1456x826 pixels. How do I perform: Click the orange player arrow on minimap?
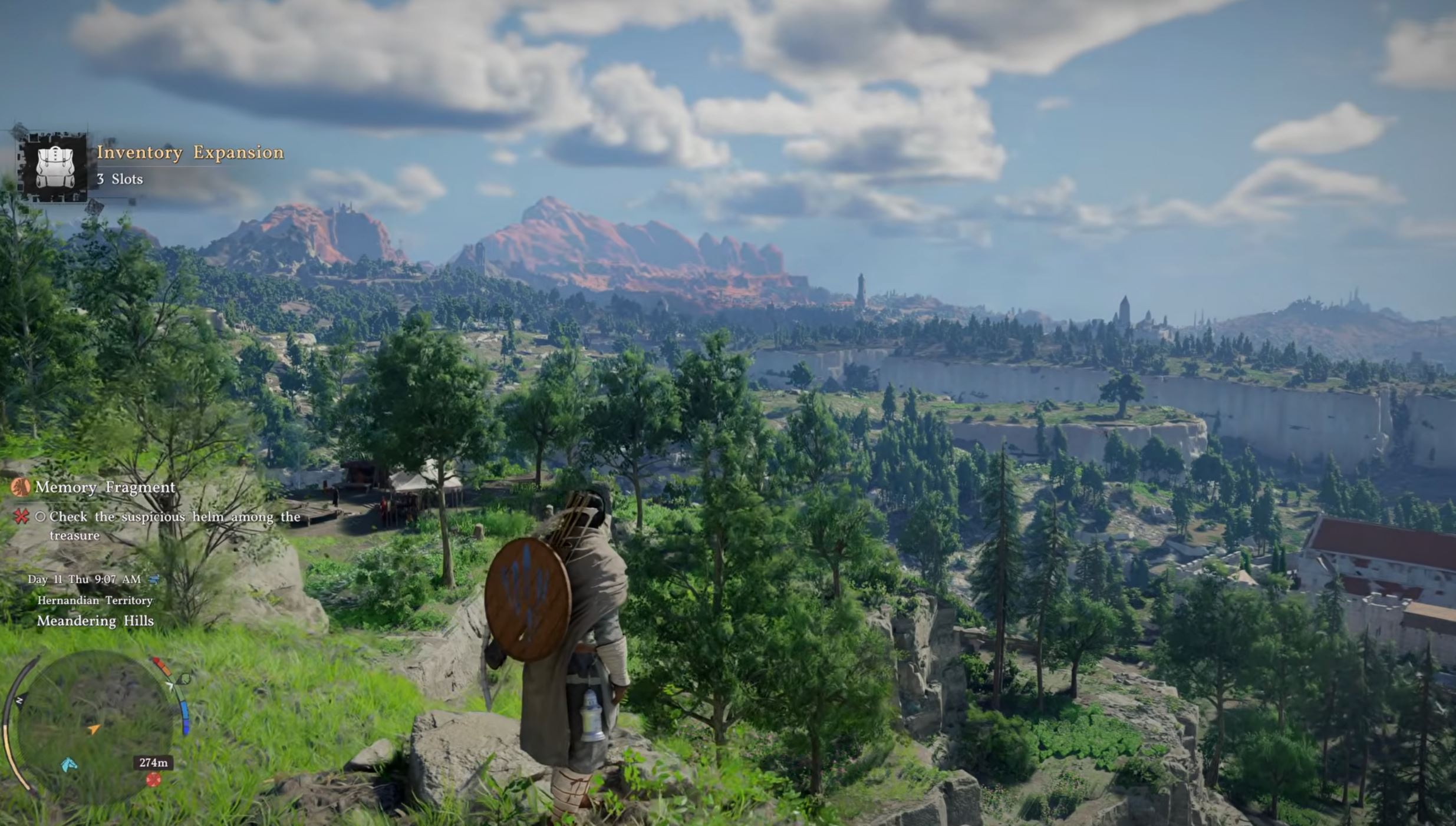pos(93,729)
